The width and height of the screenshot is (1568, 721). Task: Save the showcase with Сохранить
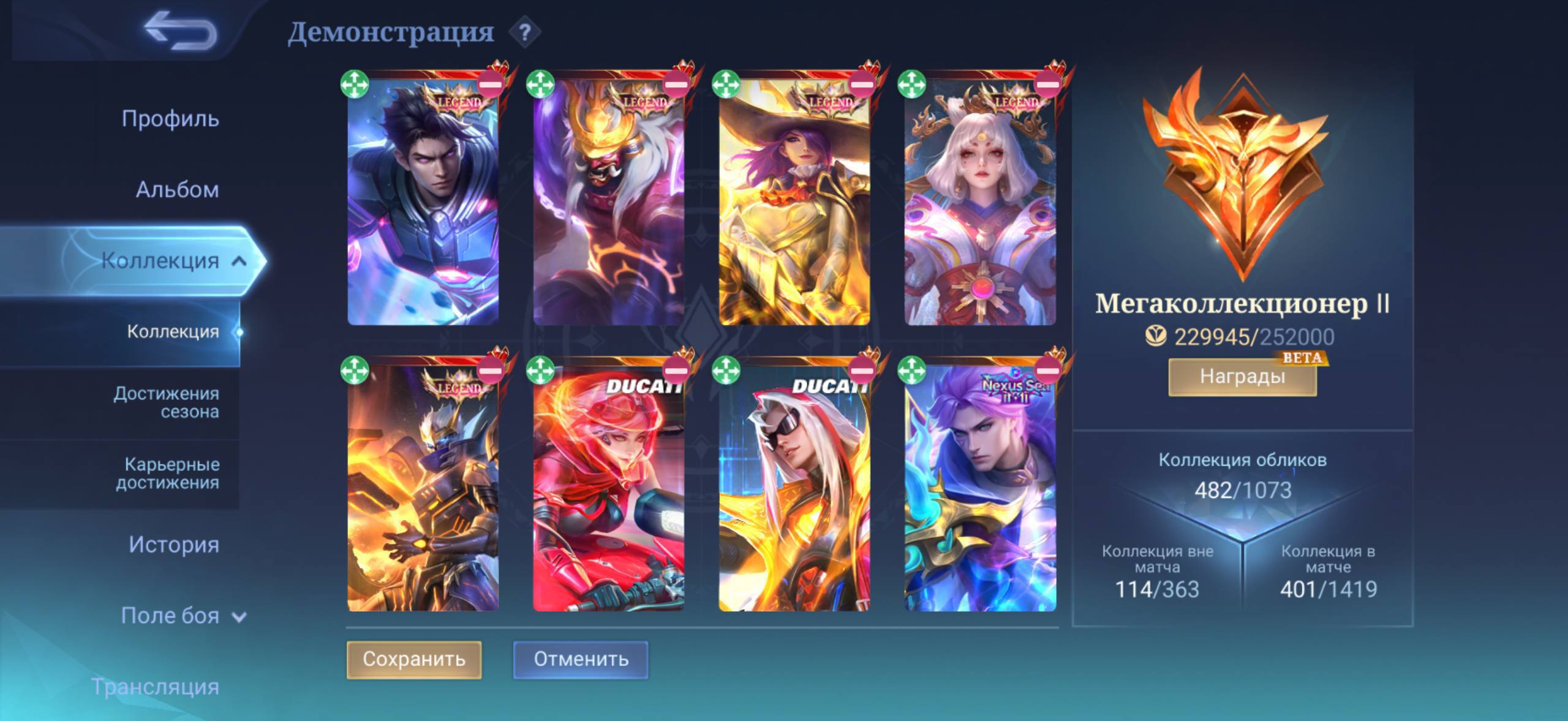[414, 659]
